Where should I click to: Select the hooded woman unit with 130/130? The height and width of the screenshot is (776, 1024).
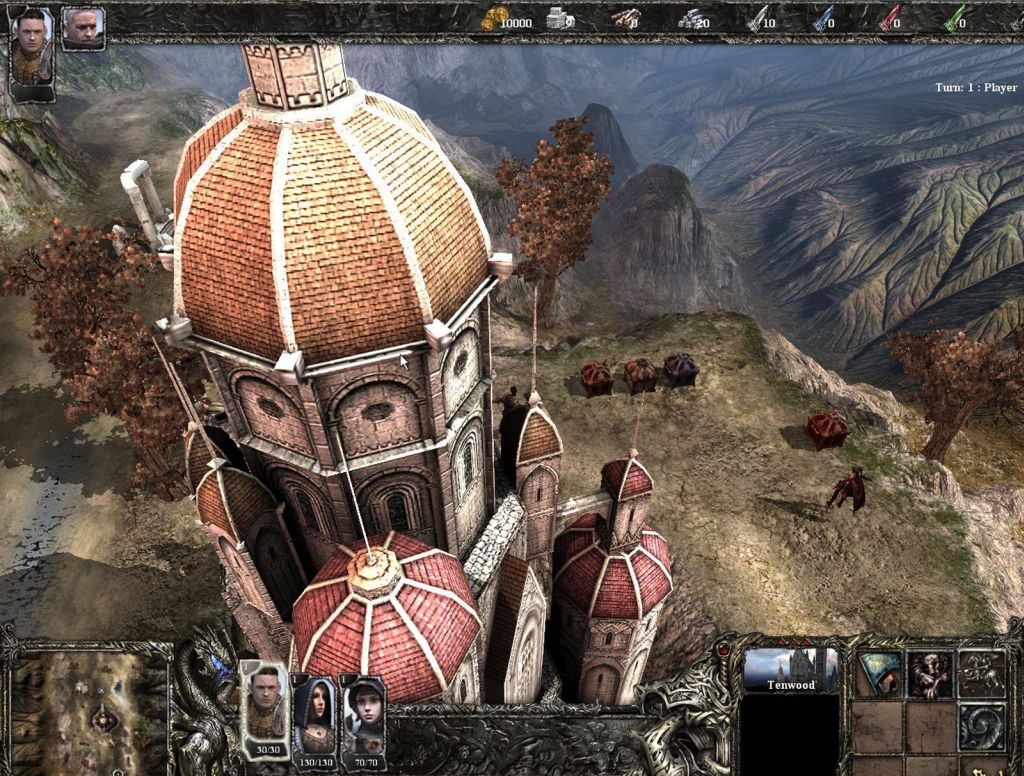(314, 710)
